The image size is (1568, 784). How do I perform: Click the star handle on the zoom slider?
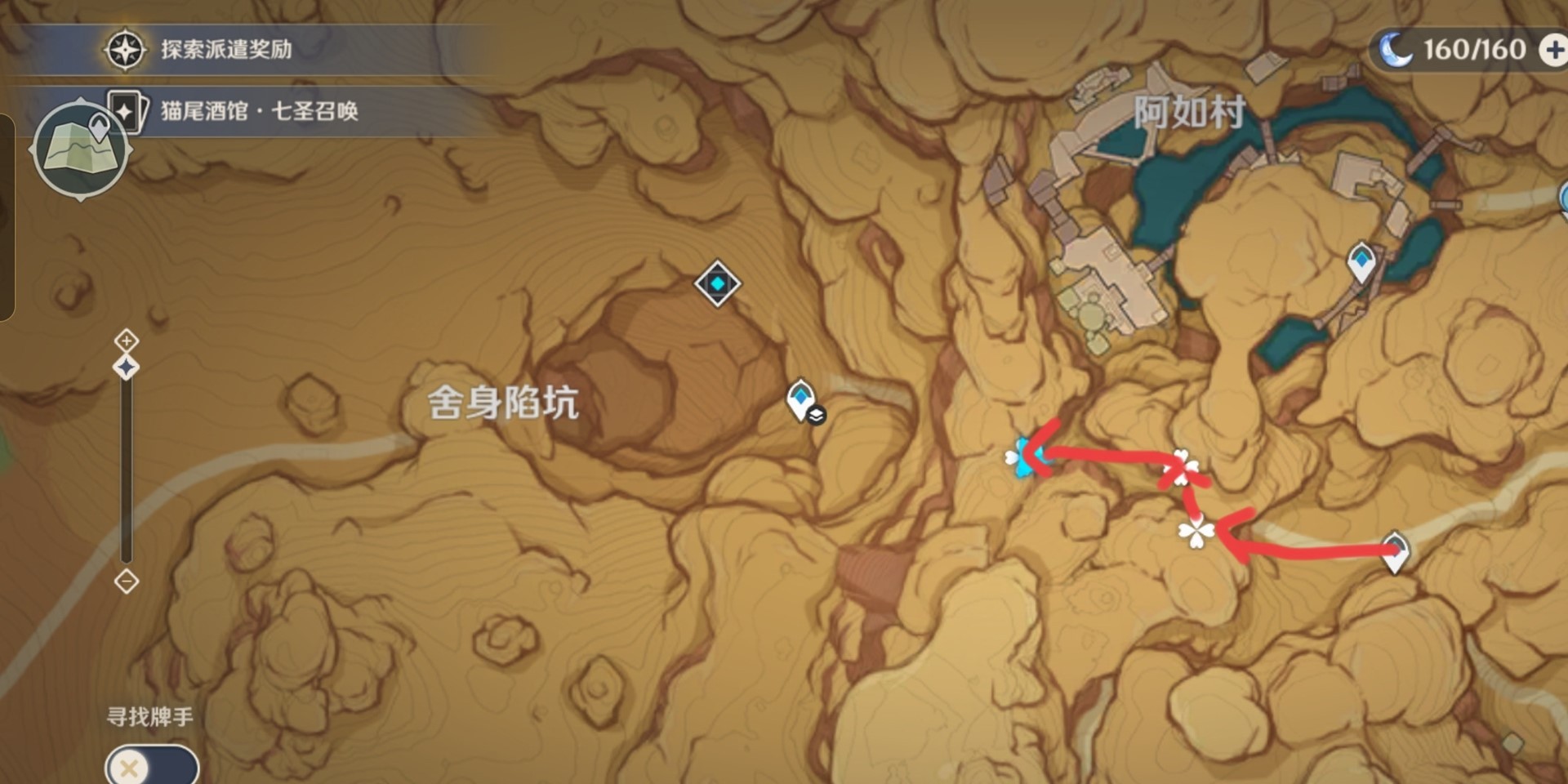click(x=124, y=367)
